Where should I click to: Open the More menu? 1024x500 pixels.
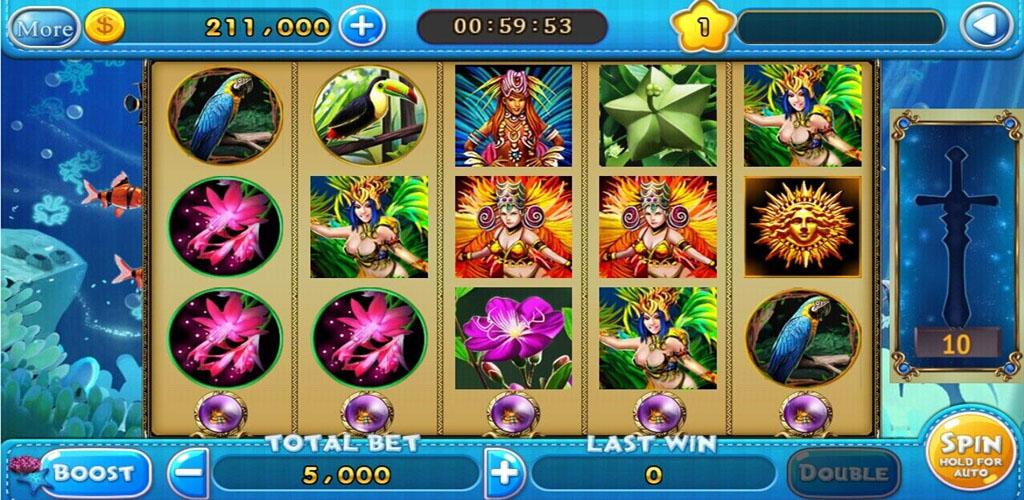point(44,27)
